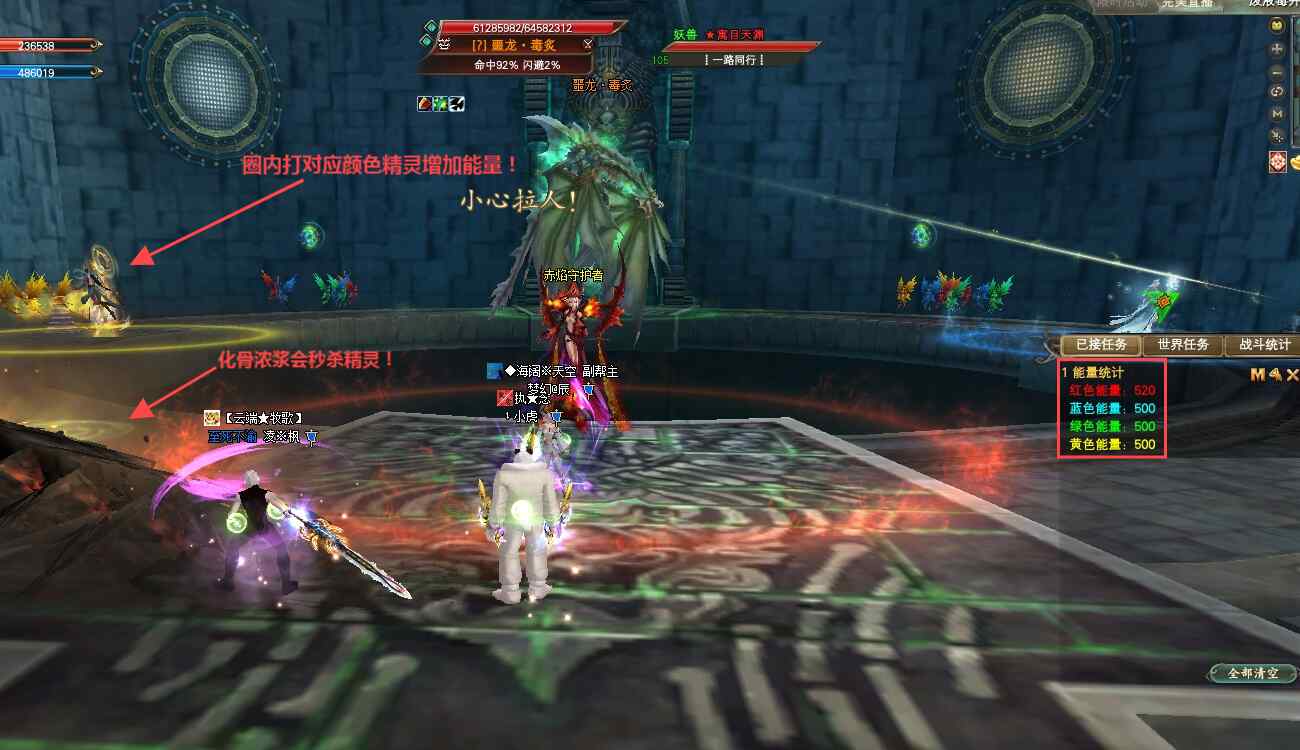The width and height of the screenshot is (1300, 750).
Task: Select the 已接任务 tab
Action: coord(1102,345)
